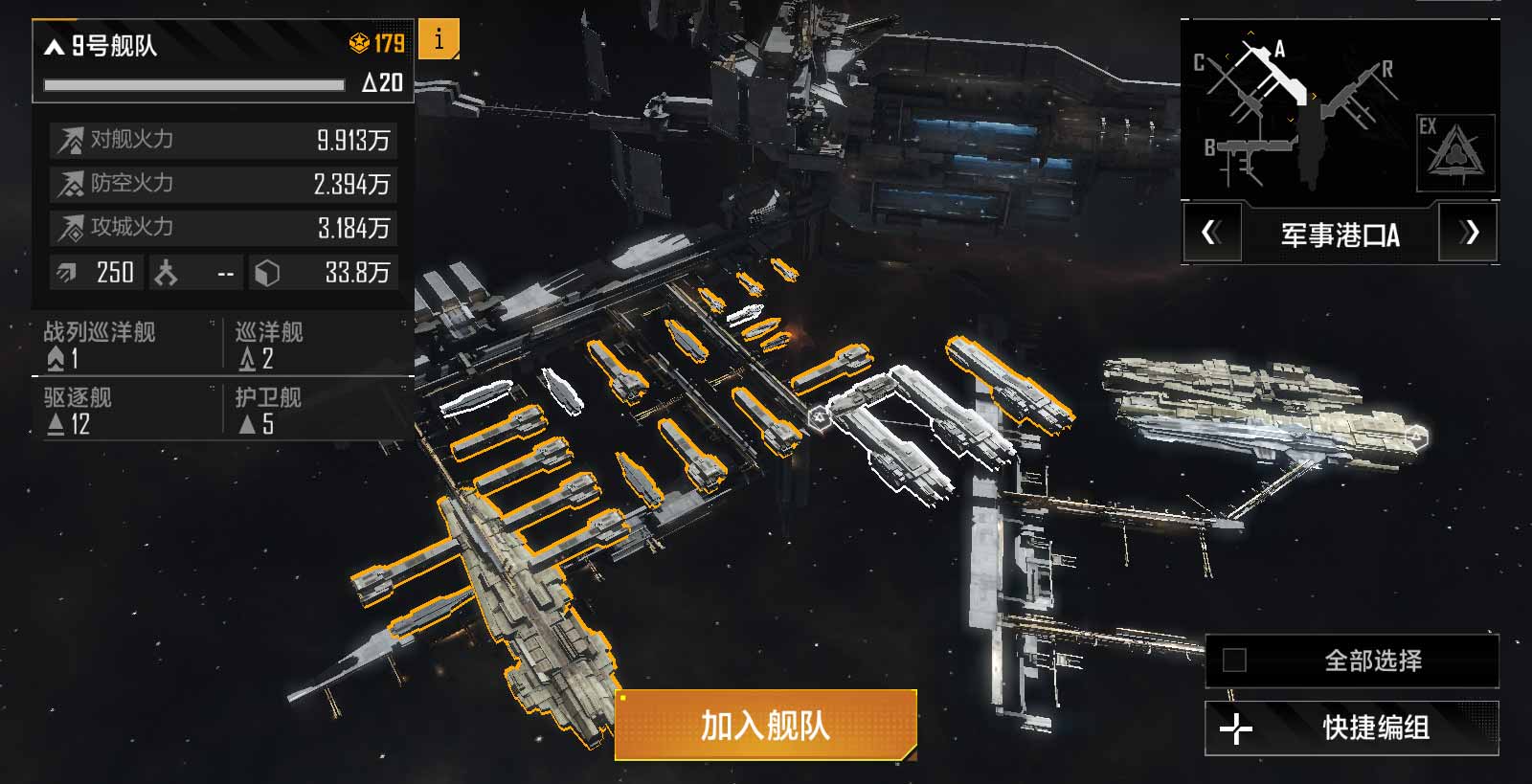The image size is (1532, 784).
Task: Click the left arrow to switch ports
Action: point(1211,235)
